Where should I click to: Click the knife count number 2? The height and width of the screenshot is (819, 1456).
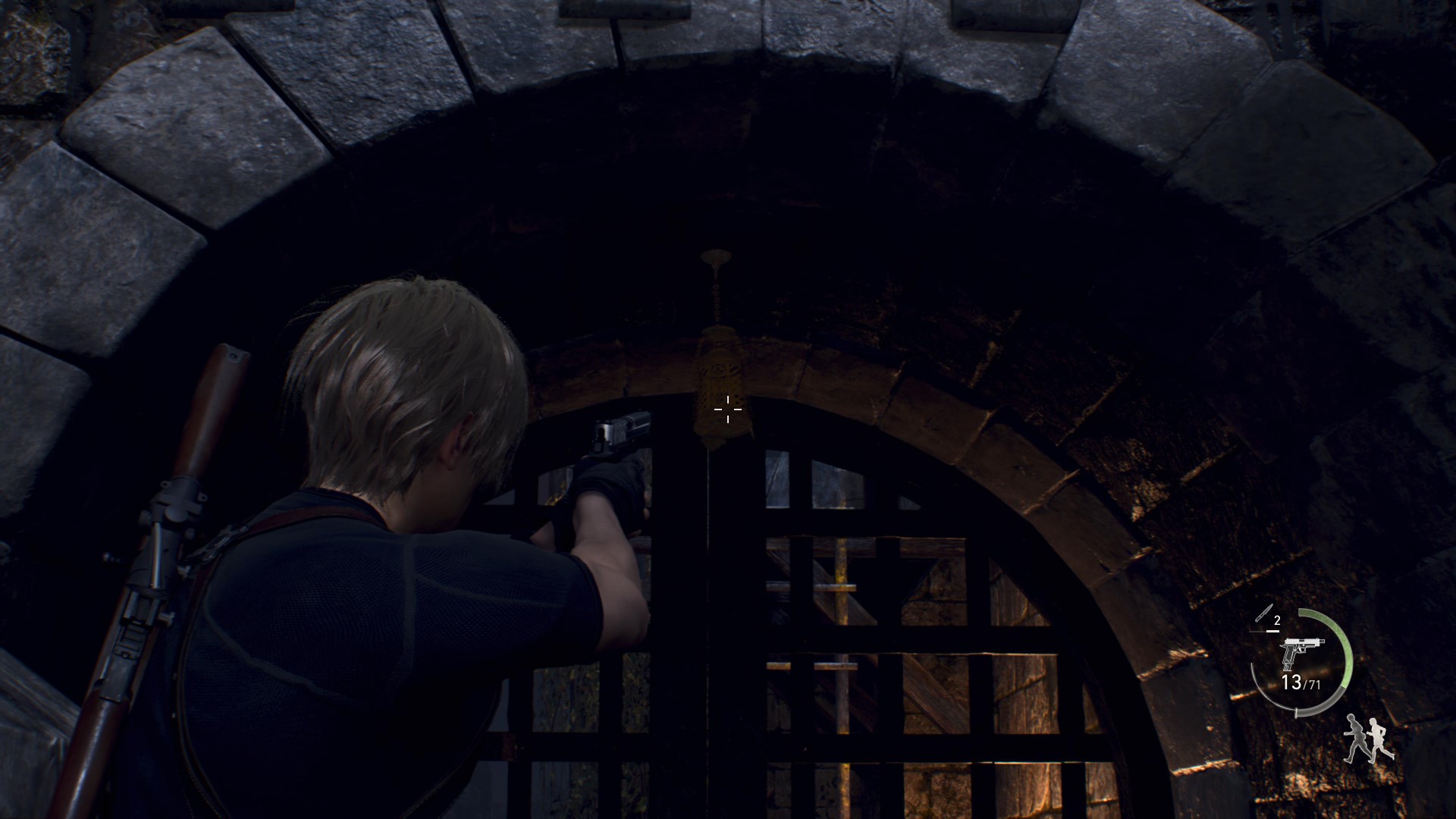tap(1277, 620)
